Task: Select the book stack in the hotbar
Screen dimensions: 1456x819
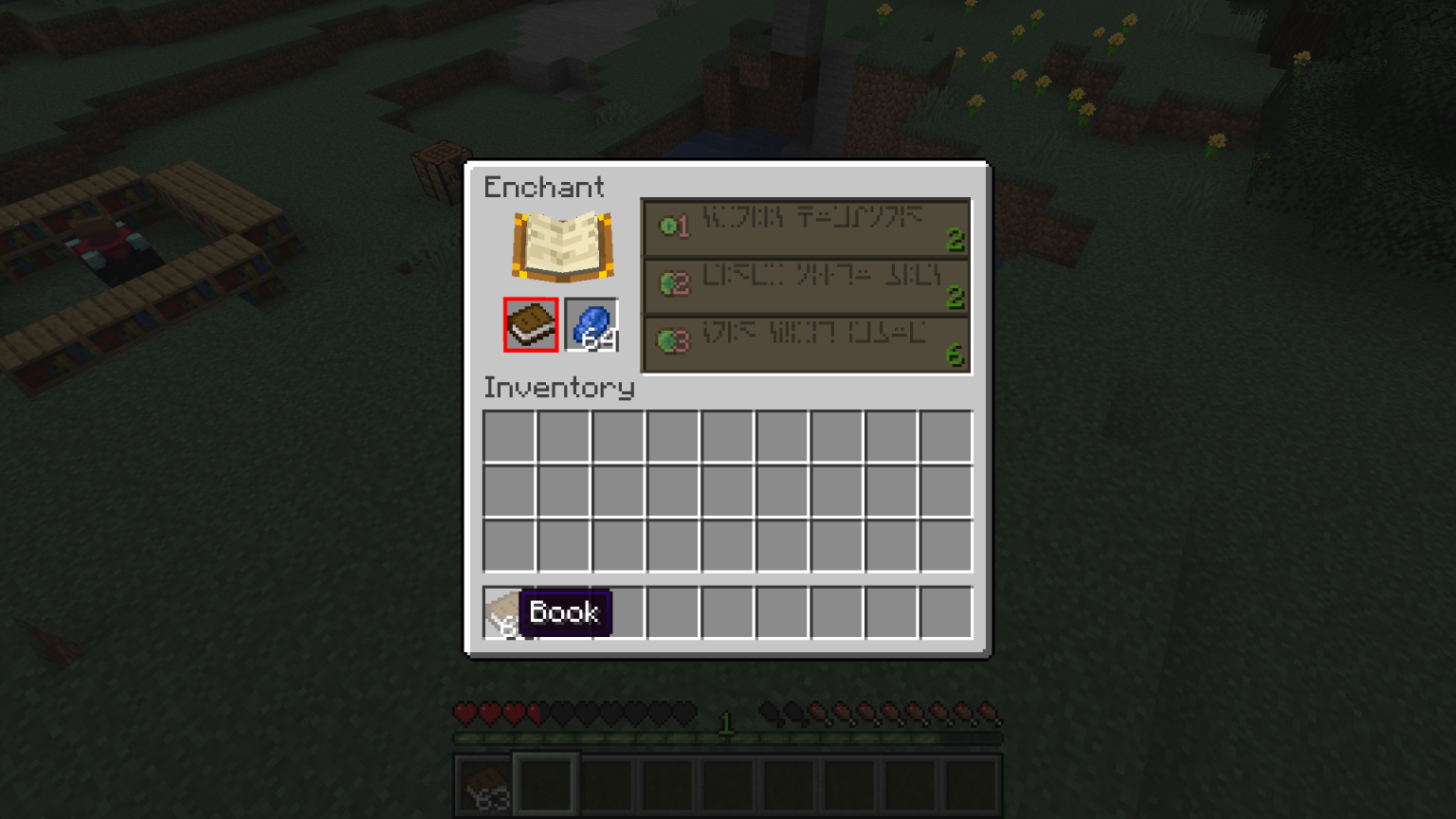Action: tap(482, 786)
